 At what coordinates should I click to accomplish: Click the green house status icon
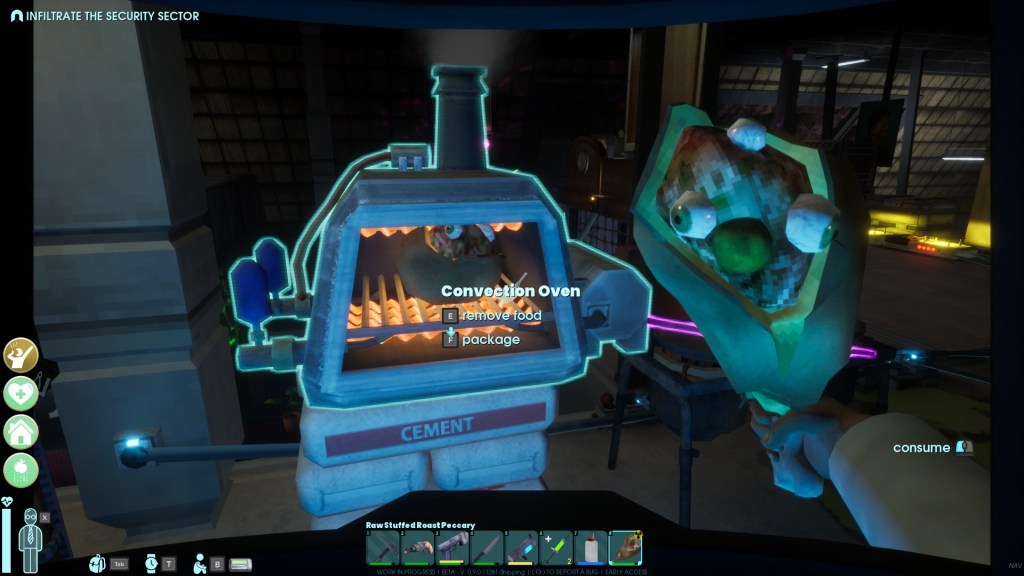coord(20,431)
